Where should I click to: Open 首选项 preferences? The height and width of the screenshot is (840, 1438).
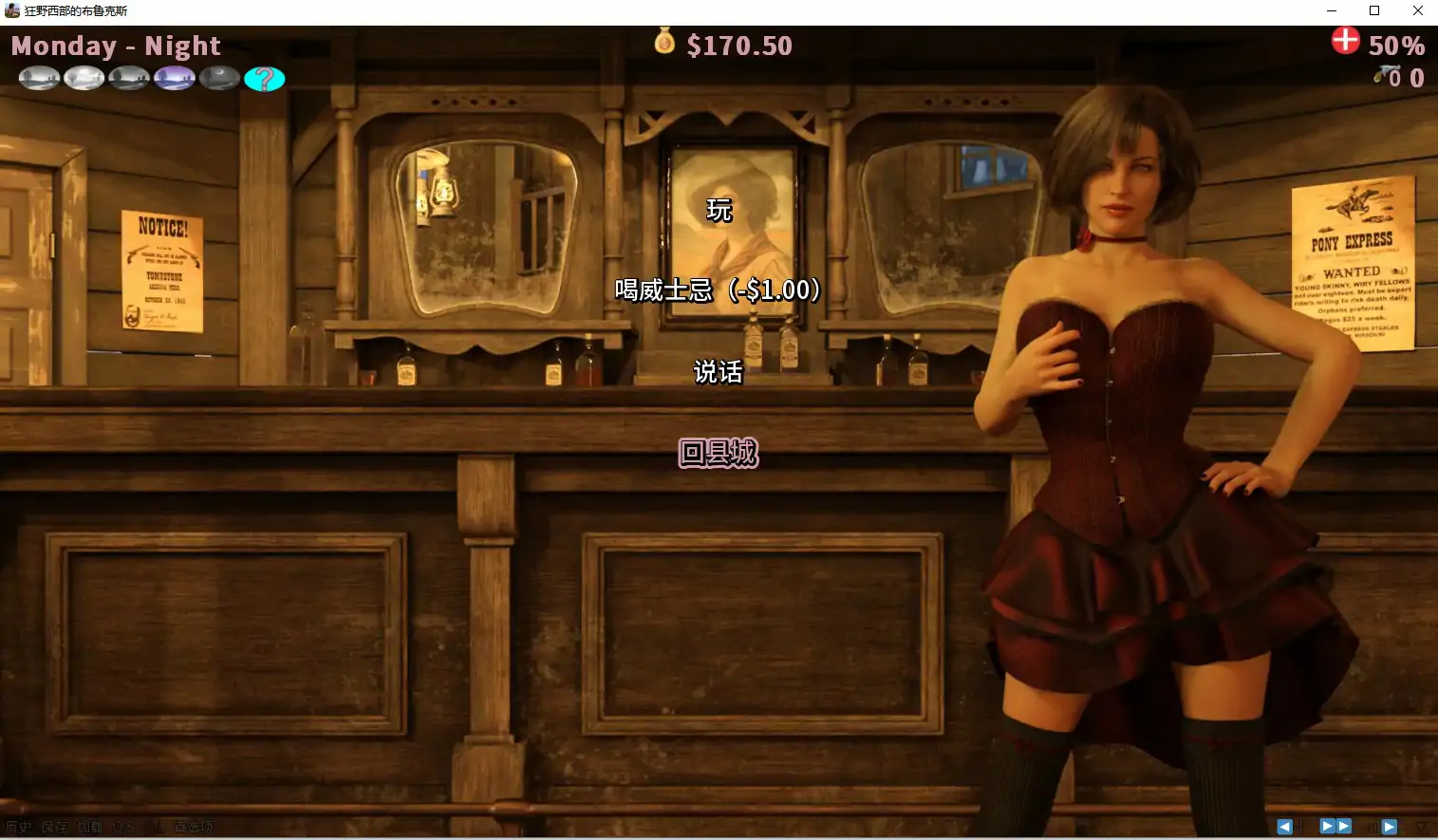click(193, 827)
